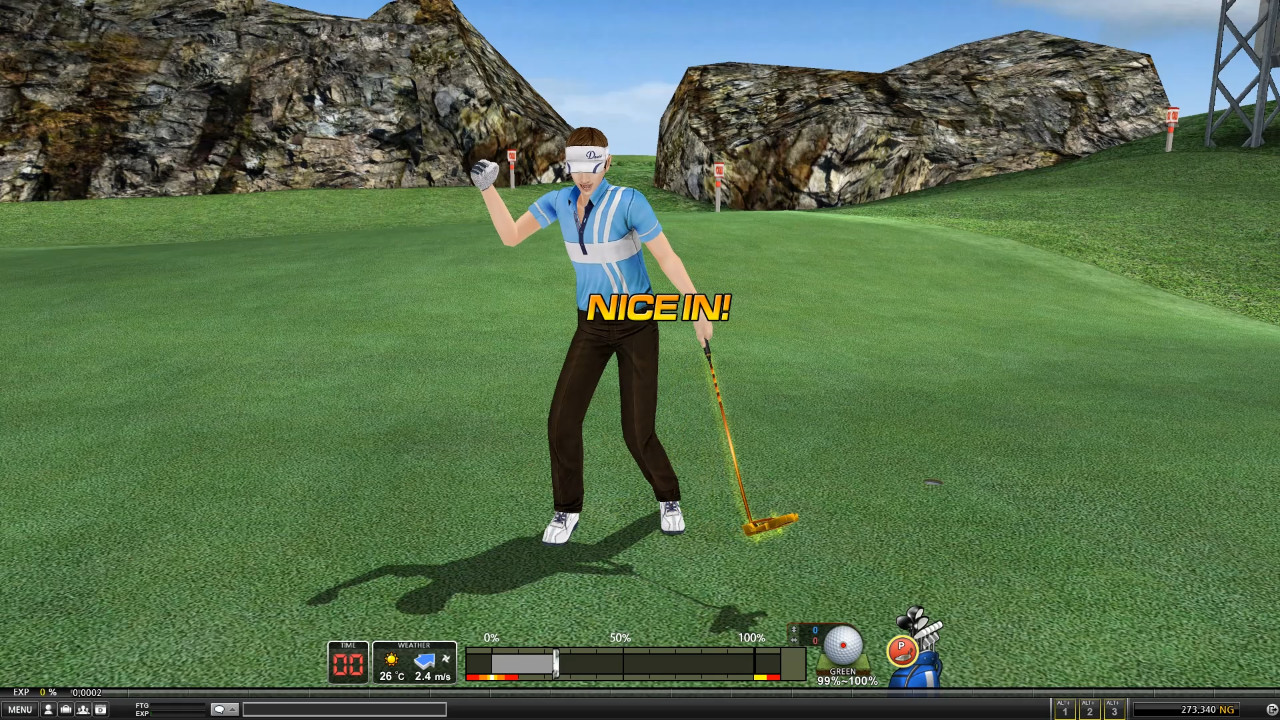Open the GREEN 99%~100% indicator
Image resolution: width=1280 pixels, height=720 pixels.
[x=845, y=678]
